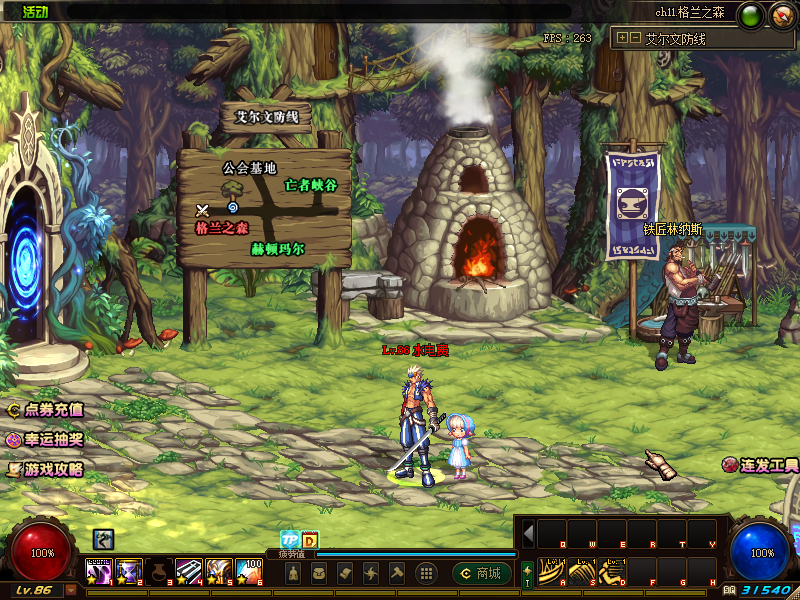800x600 pixels.
Task: Open the grid-dots full menu icon
Action: 425,573
